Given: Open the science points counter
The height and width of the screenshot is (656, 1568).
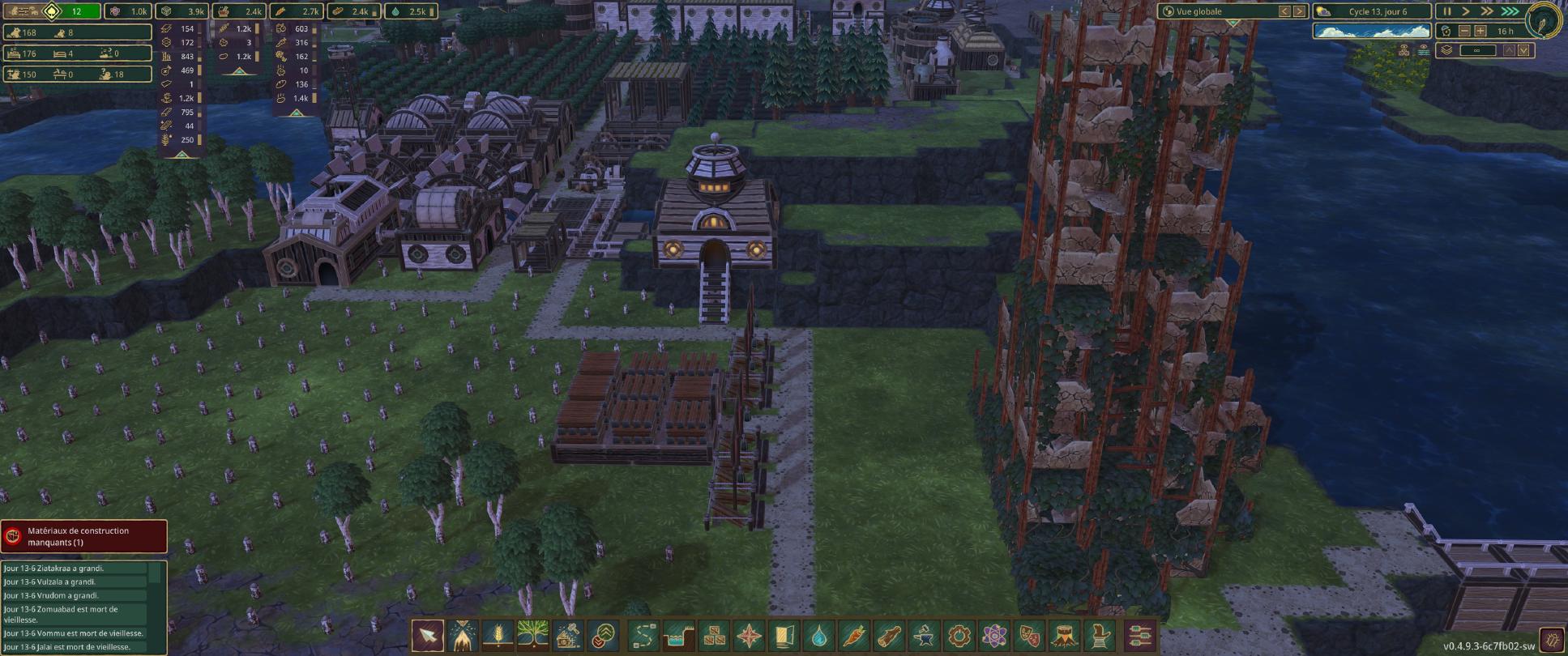Looking at the screenshot, I should [x=128, y=11].
